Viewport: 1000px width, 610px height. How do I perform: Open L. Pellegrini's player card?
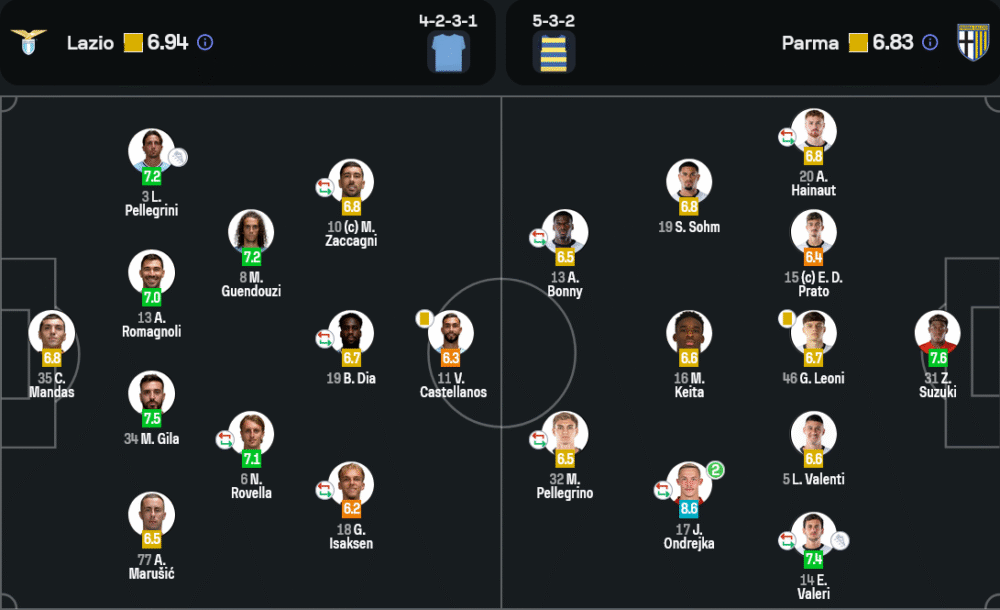click(x=151, y=152)
